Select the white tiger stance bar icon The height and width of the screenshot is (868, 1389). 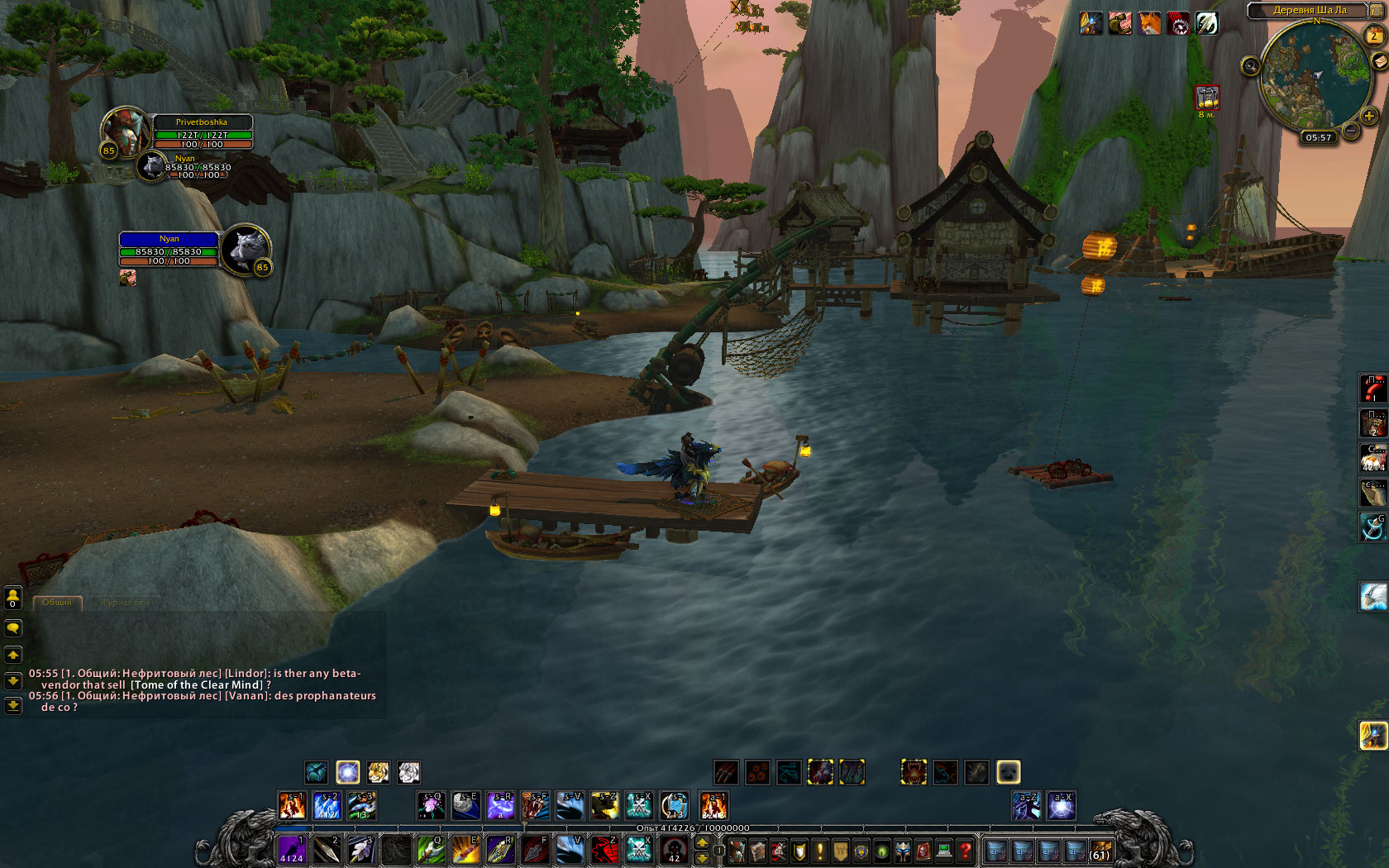click(x=408, y=772)
